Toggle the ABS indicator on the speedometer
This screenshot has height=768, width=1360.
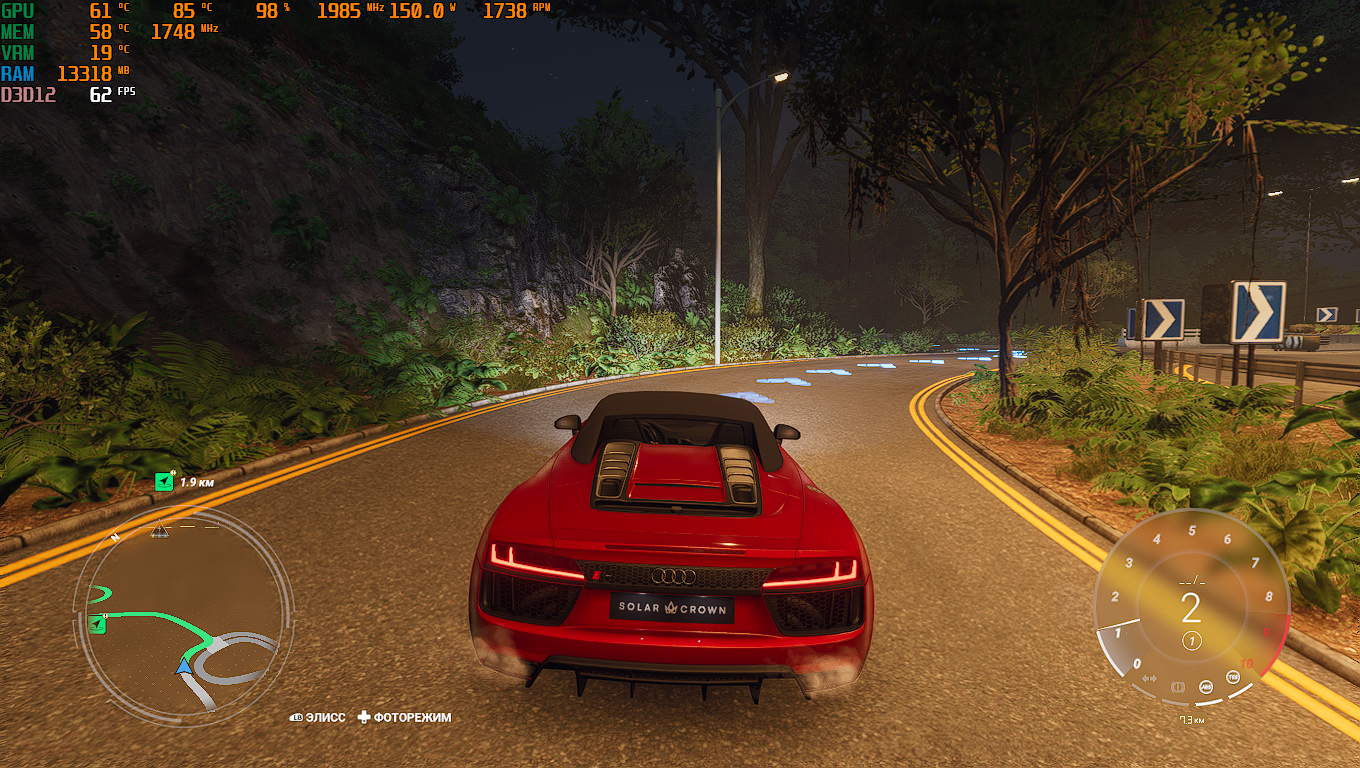[1207, 687]
